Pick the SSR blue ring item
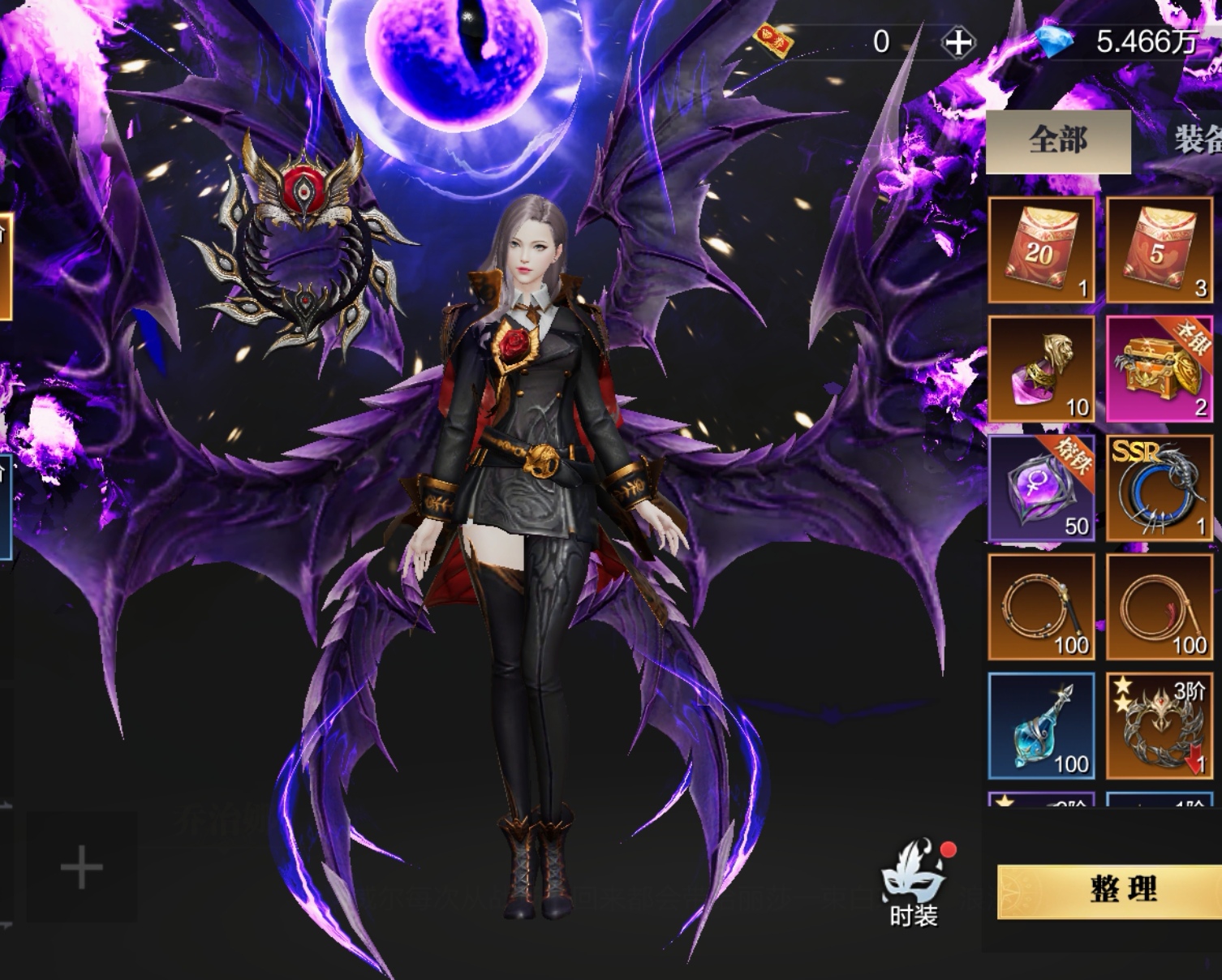This screenshot has height=980, width=1222. pyautogui.click(x=1159, y=488)
